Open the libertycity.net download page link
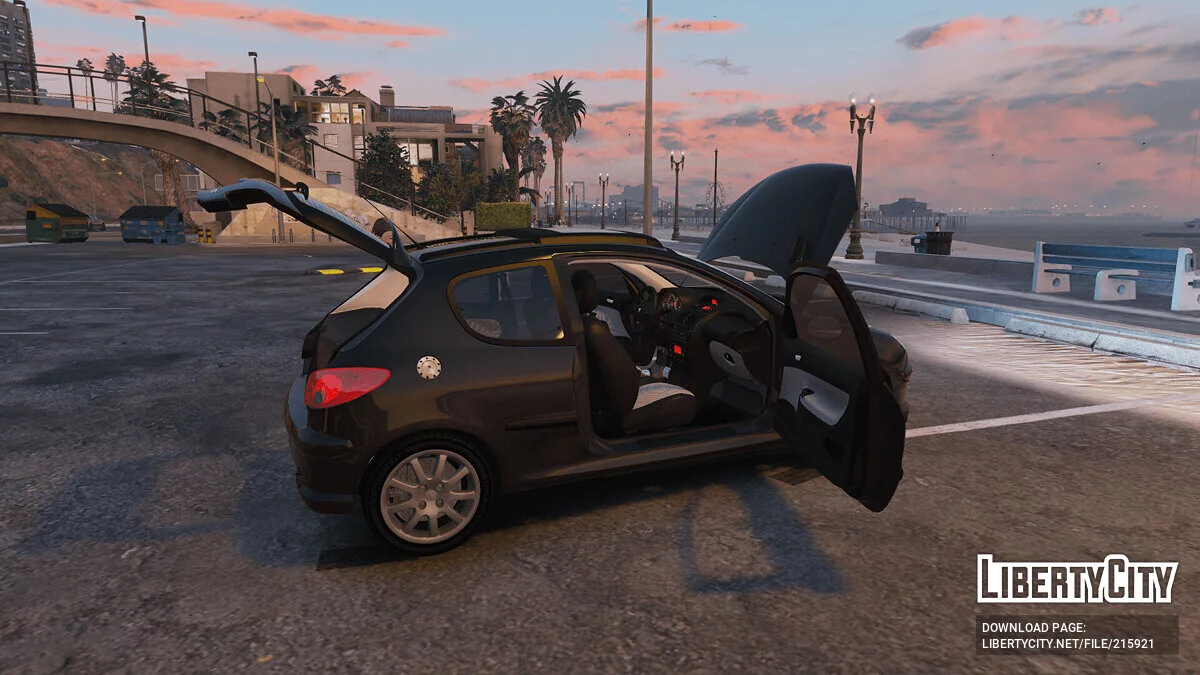The image size is (1200, 675). [1067, 644]
